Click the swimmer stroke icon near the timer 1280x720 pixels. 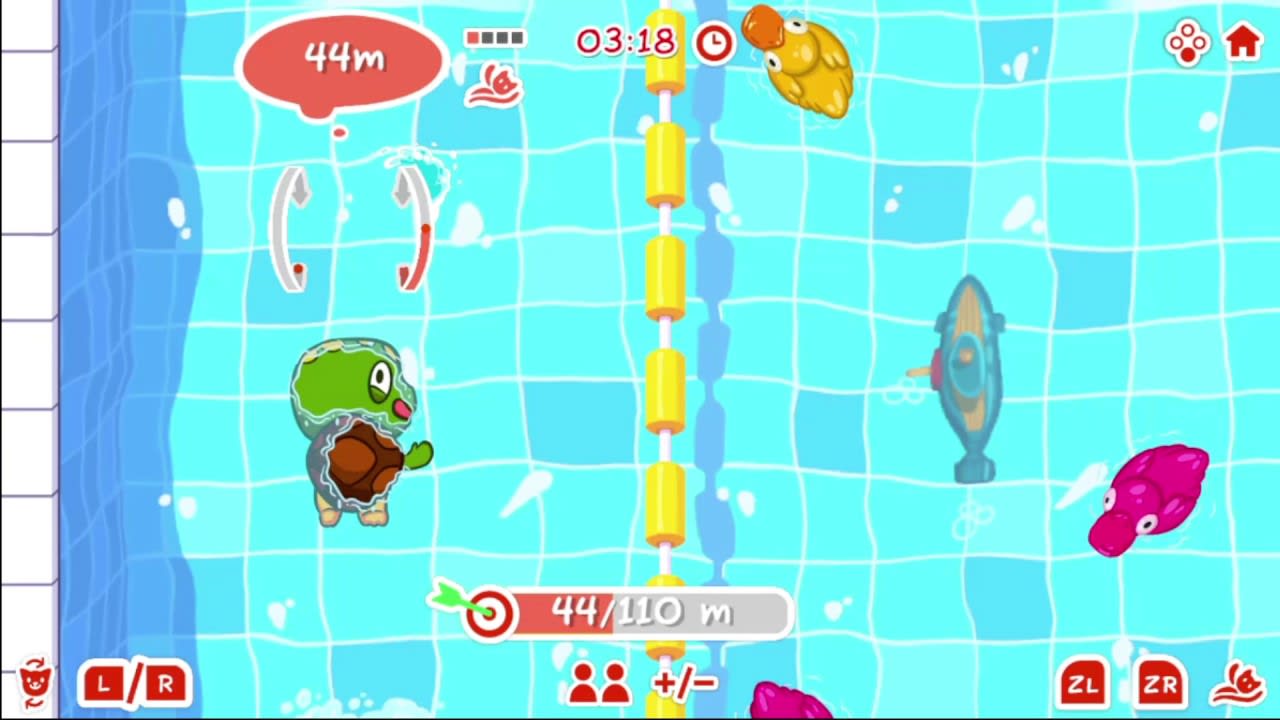(495, 84)
